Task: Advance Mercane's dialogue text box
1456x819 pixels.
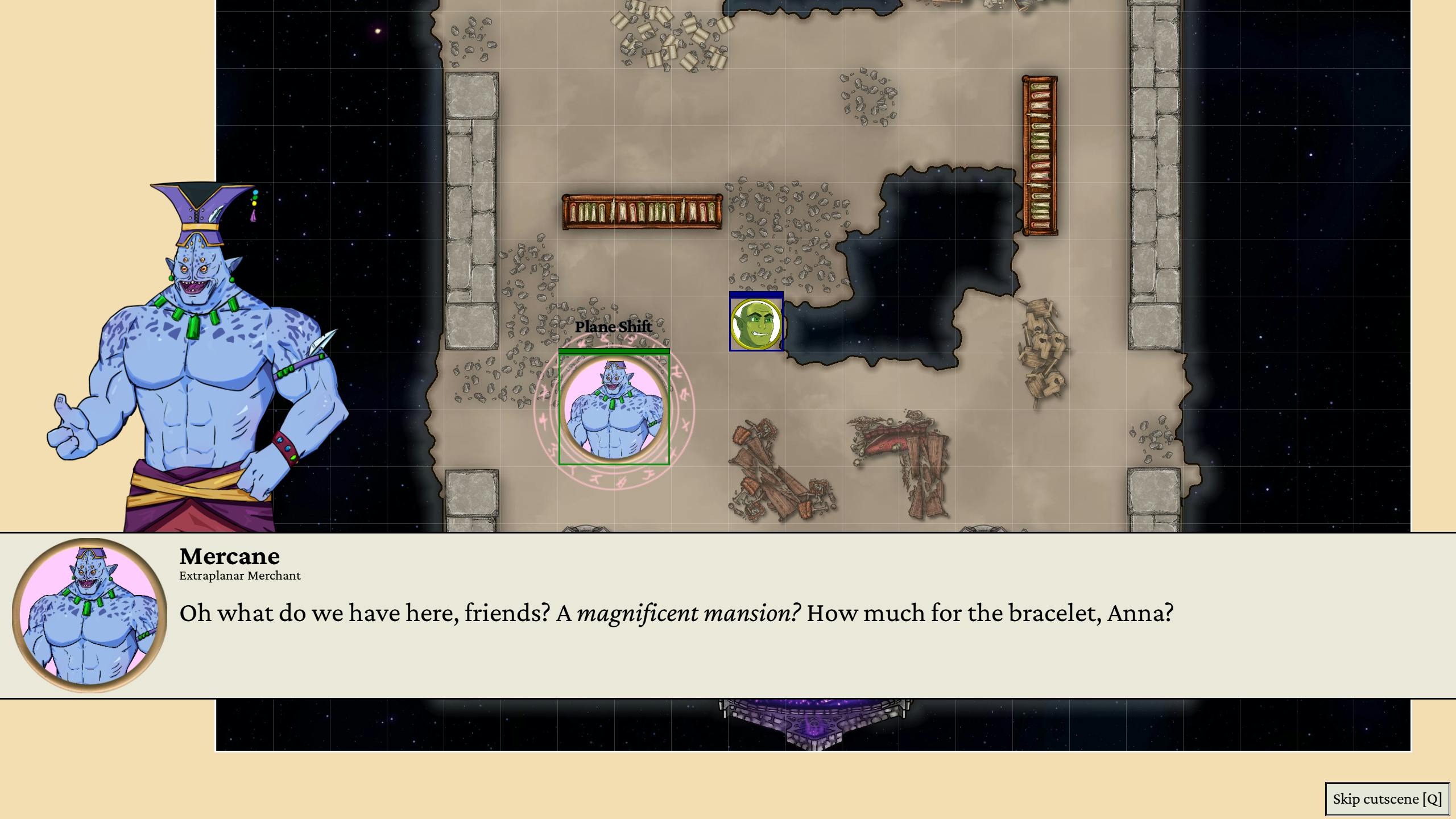Action: click(728, 615)
